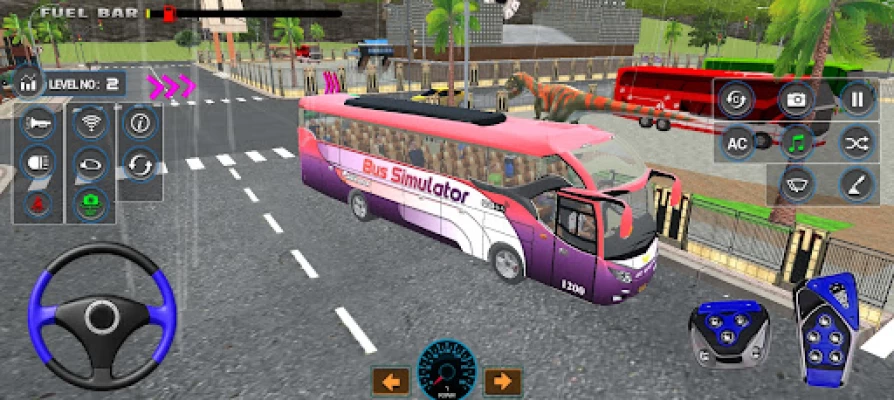Click the circular arrows reset button

[x=140, y=164]
